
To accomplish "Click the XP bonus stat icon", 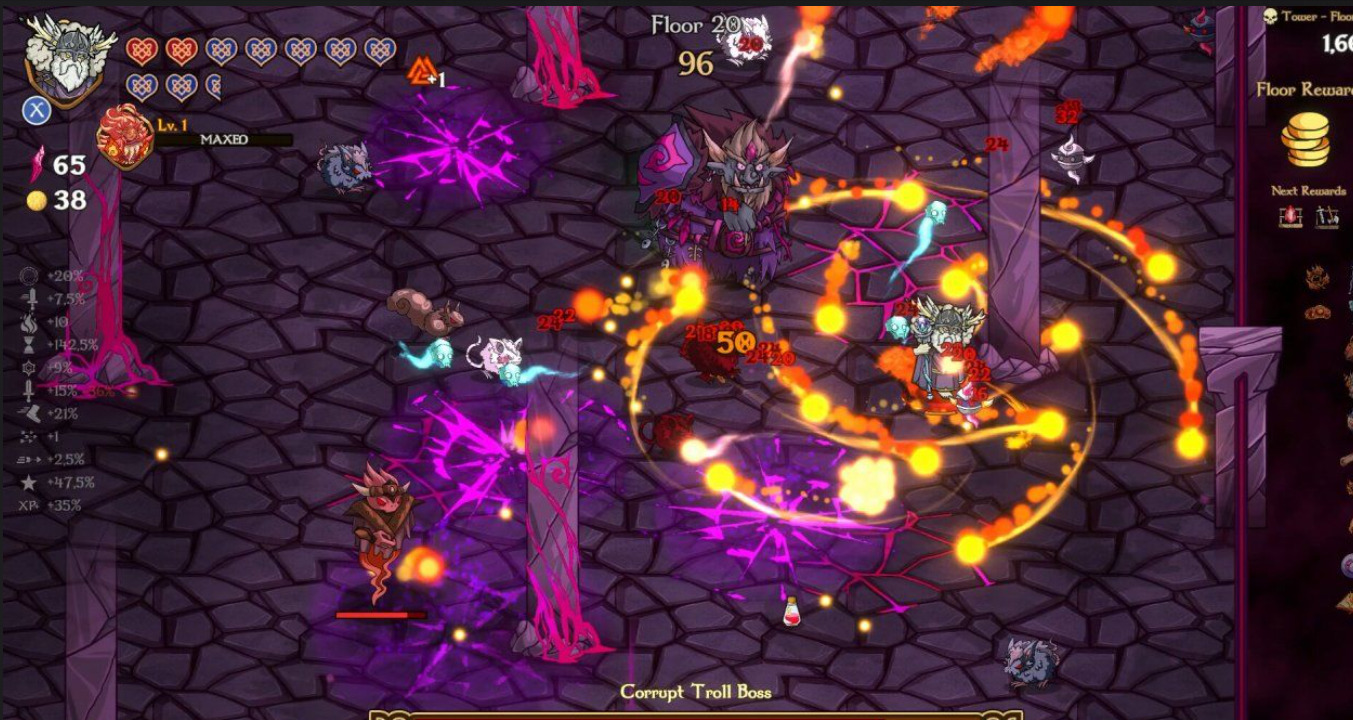I will (29, 505).
